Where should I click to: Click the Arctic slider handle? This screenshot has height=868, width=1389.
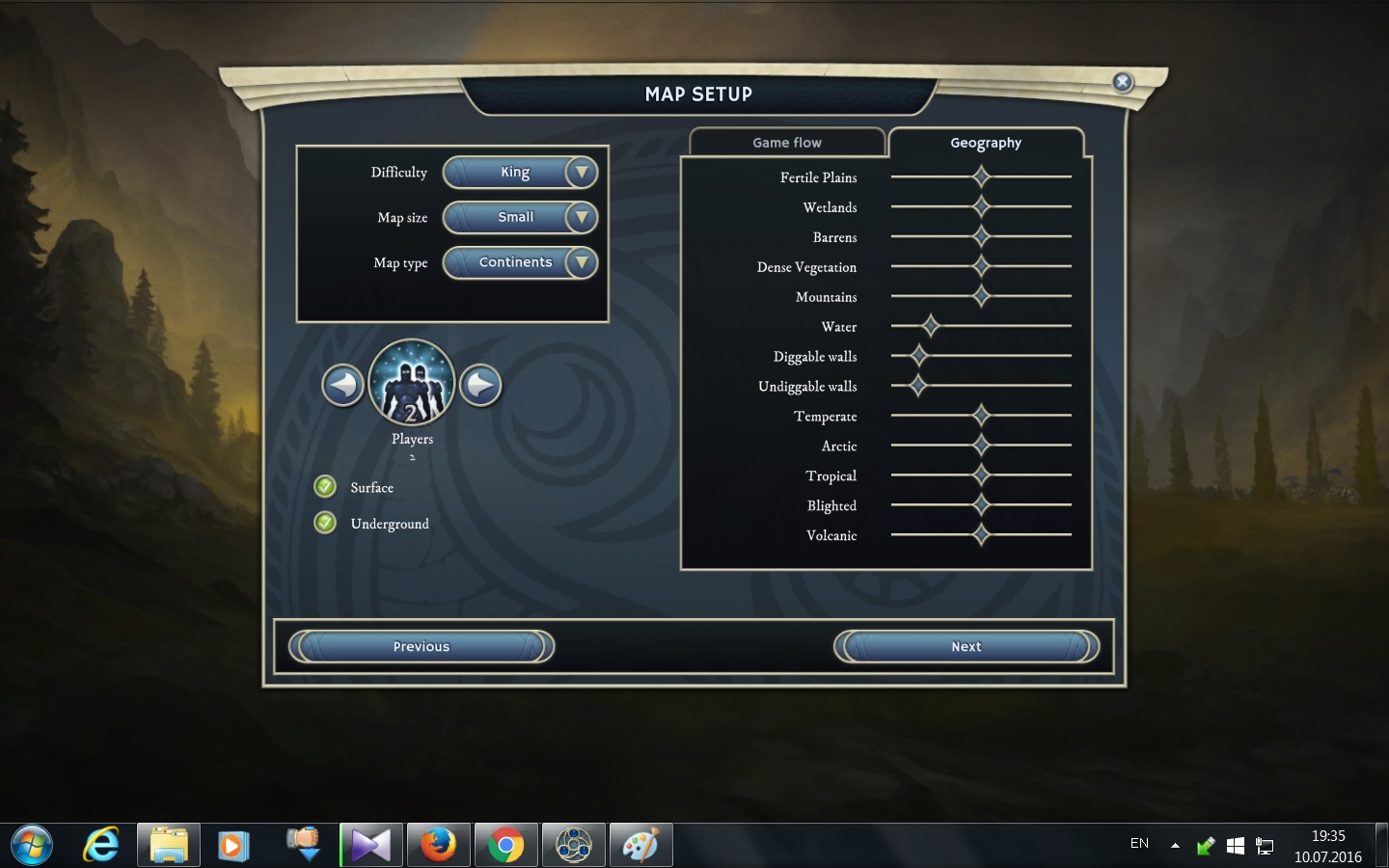(x=981, y=446)
